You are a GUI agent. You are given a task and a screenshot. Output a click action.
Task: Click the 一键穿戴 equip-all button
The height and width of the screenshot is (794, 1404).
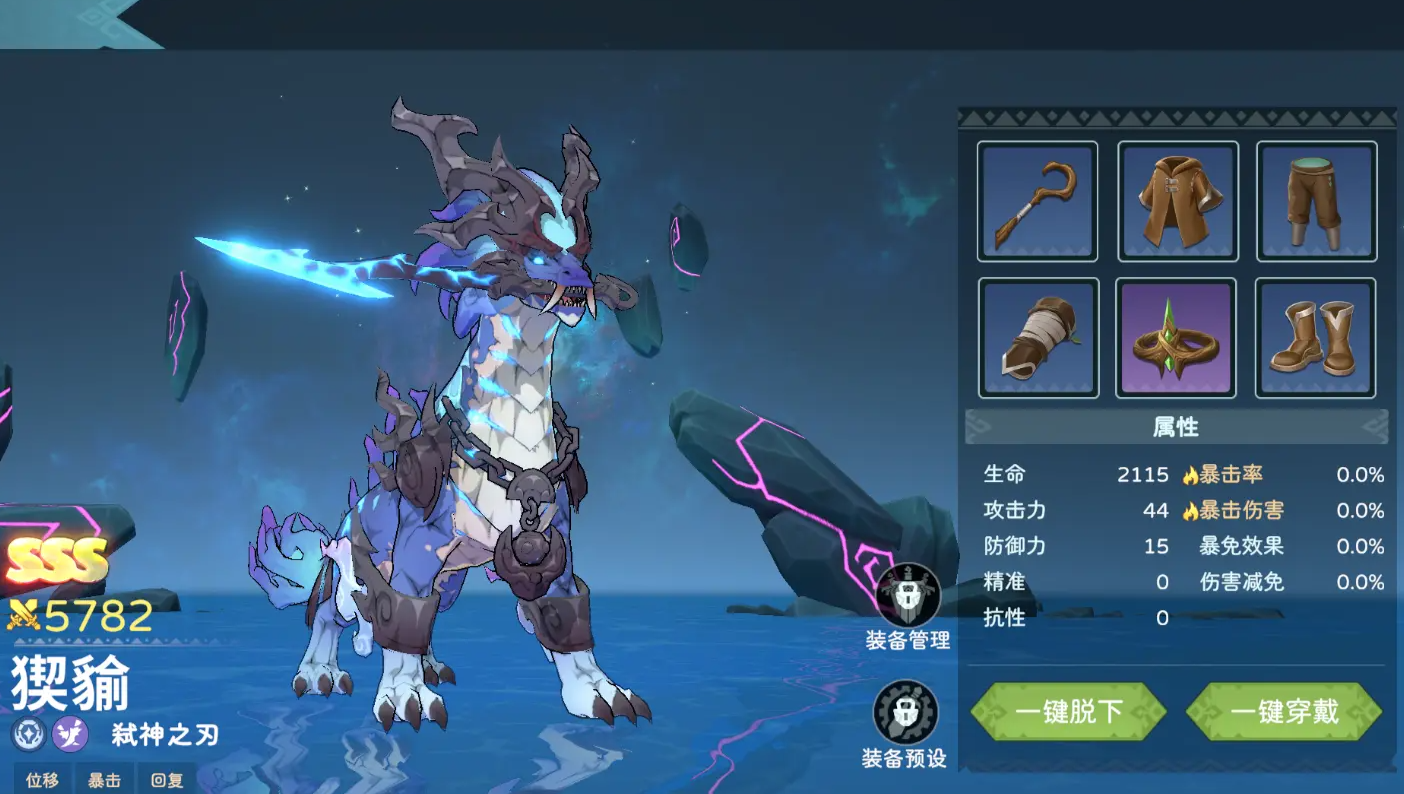pyautogui.click(x=1284, y=712)
